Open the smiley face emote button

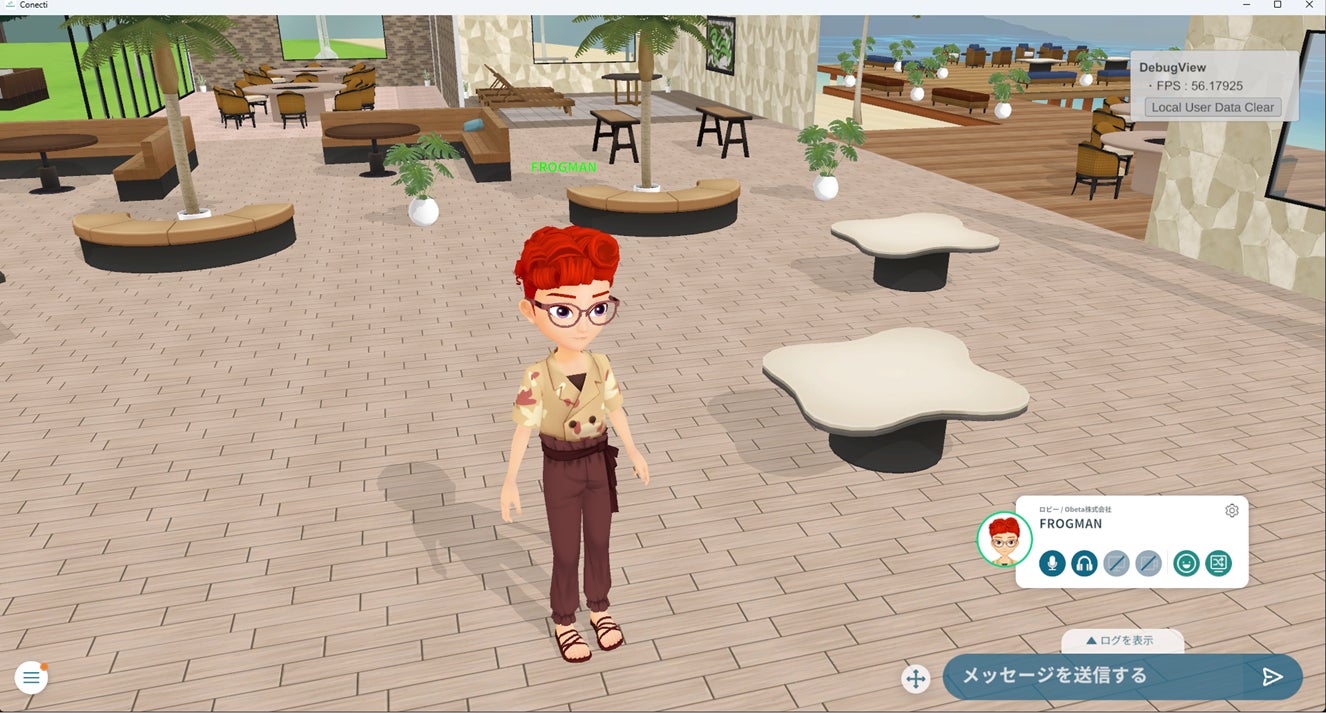tap(1186, 563)
